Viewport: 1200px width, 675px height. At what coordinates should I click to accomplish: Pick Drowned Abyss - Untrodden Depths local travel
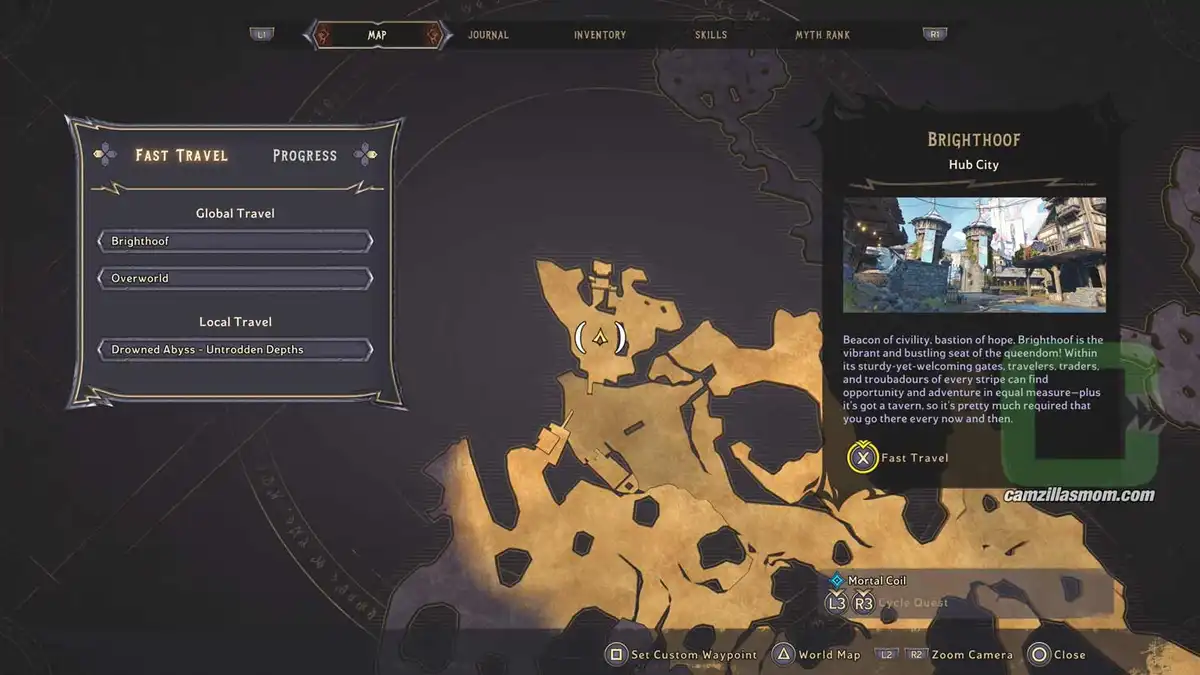coord(235,350)
